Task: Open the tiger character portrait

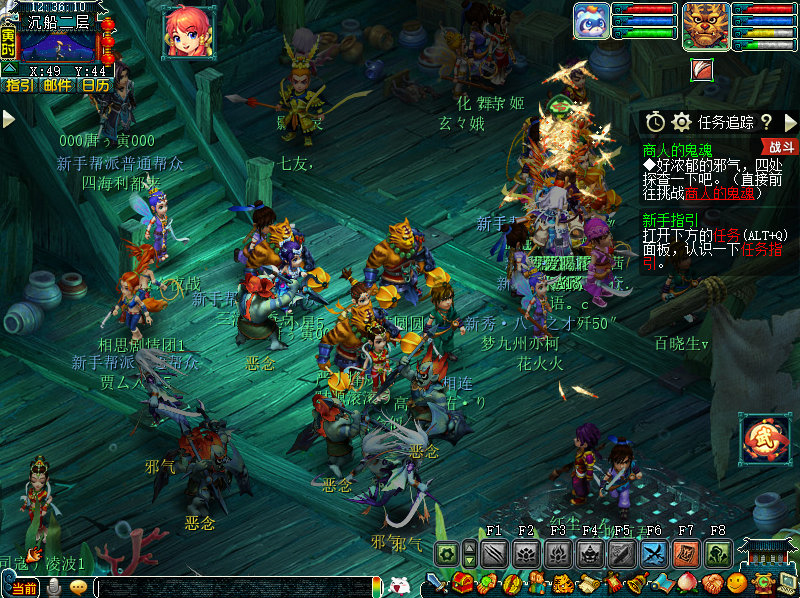Action: tap(705, 26)
